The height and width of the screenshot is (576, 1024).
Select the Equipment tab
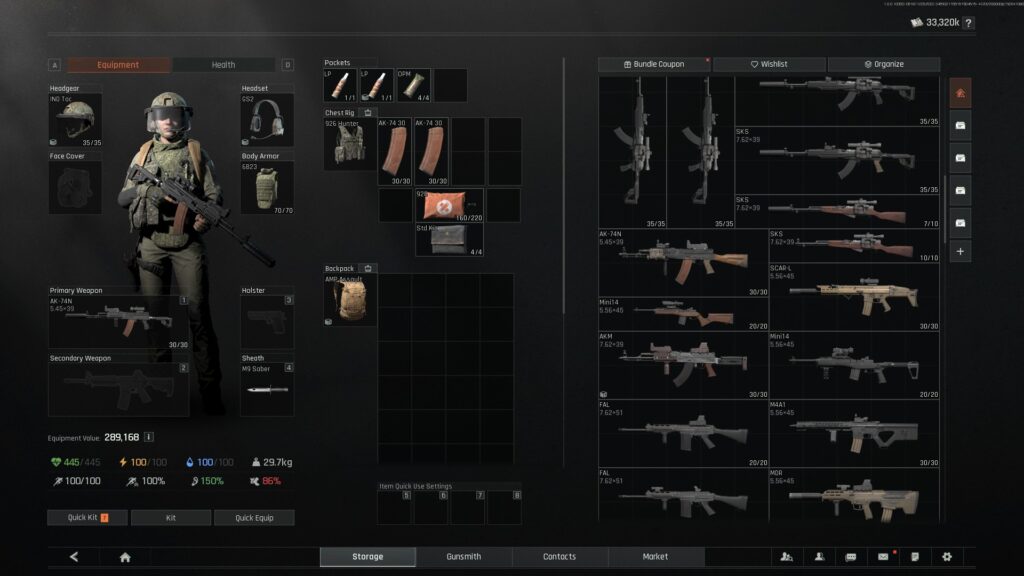pos(118,65)
